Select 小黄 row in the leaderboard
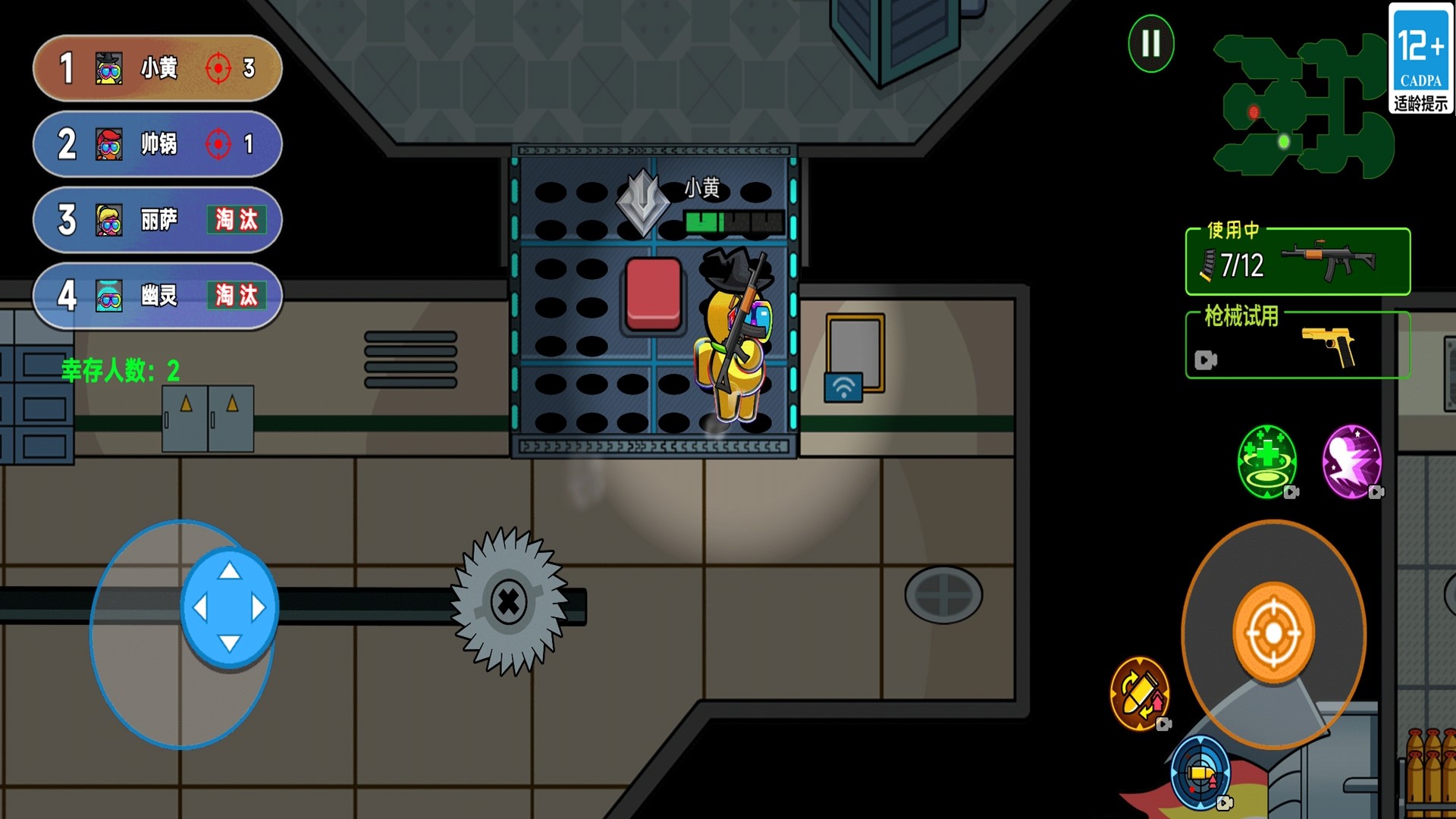 158,68
